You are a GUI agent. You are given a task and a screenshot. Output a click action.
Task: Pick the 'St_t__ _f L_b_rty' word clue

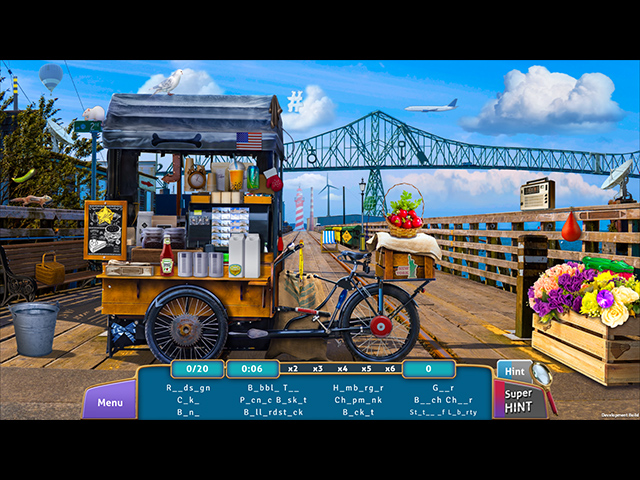pos(442,412)
